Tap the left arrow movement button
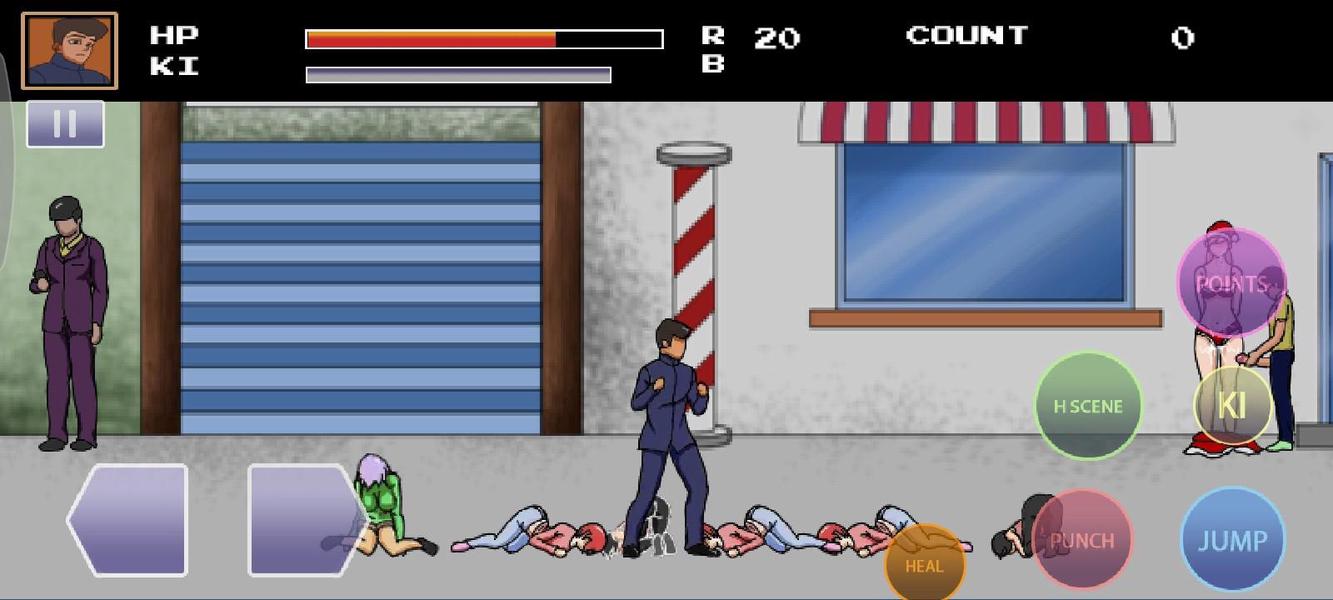The width and height of the screenshot is (1333, 600). click(129, 520)
